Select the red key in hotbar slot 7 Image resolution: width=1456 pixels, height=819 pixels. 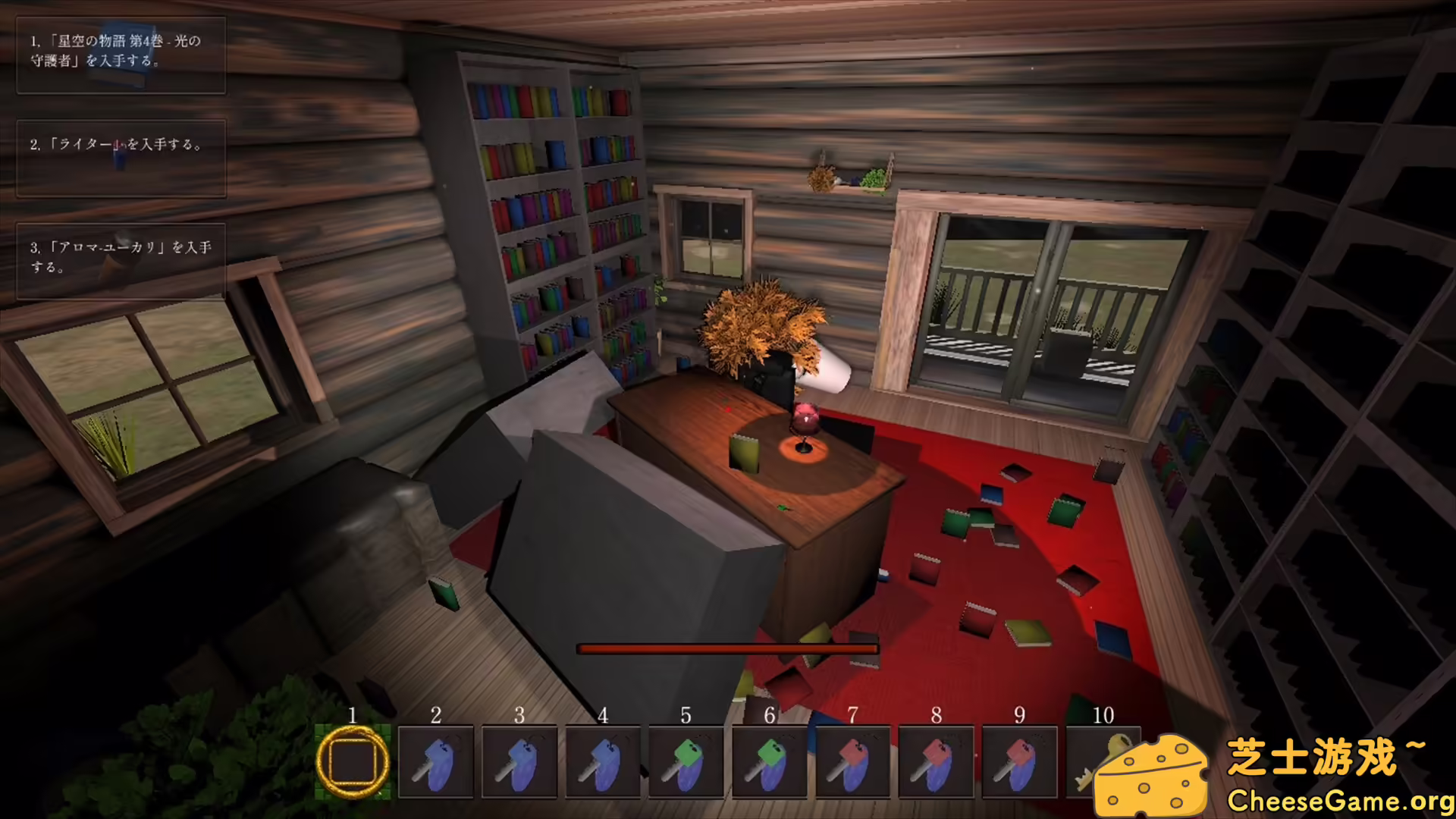[x=853, y=761]
